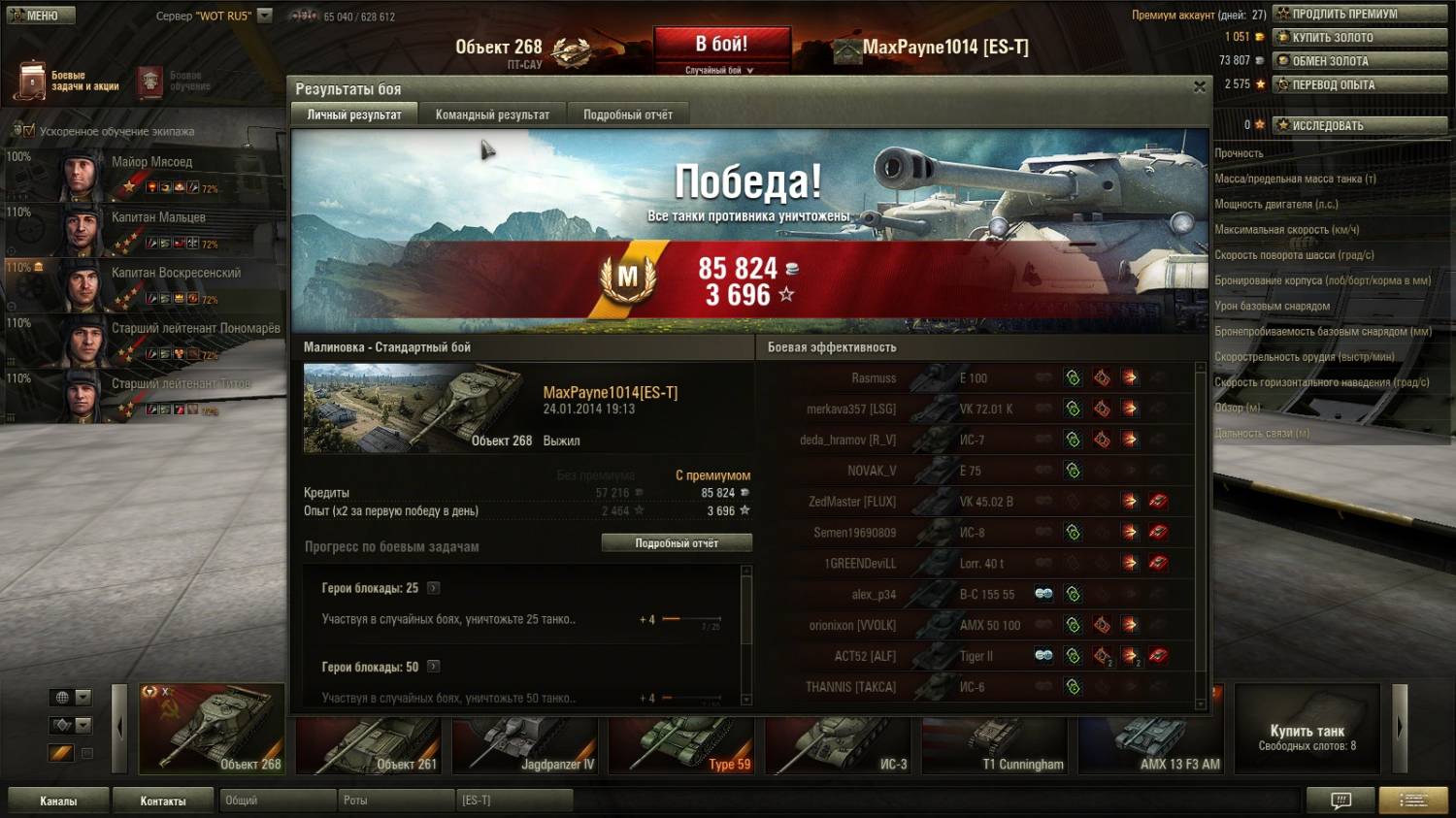Buy a new tank via Купить танк
Viewport: 1456px width, 818px height.
(1307, 736)
